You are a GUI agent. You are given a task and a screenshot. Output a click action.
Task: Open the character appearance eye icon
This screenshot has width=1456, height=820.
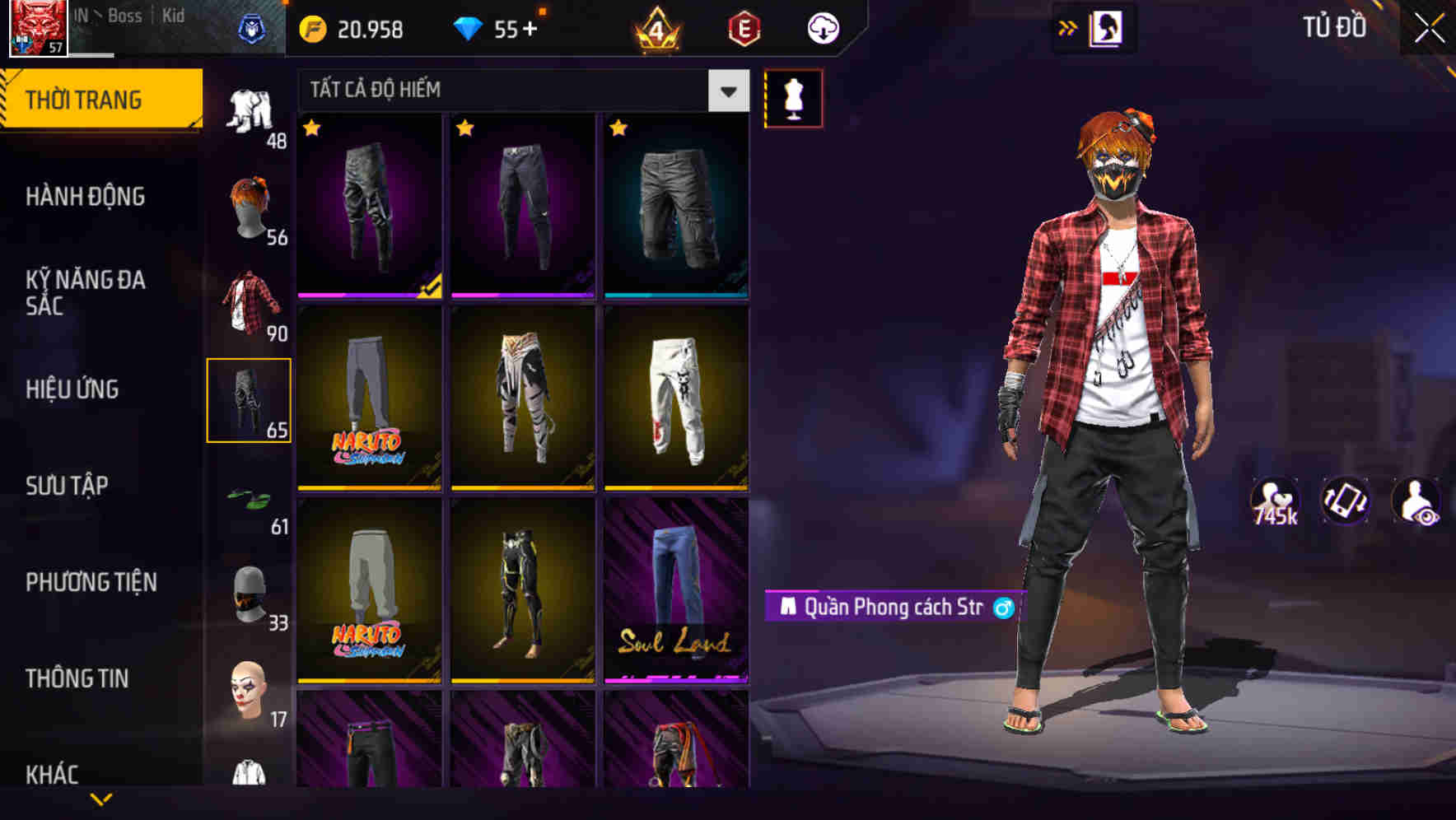1418,501
